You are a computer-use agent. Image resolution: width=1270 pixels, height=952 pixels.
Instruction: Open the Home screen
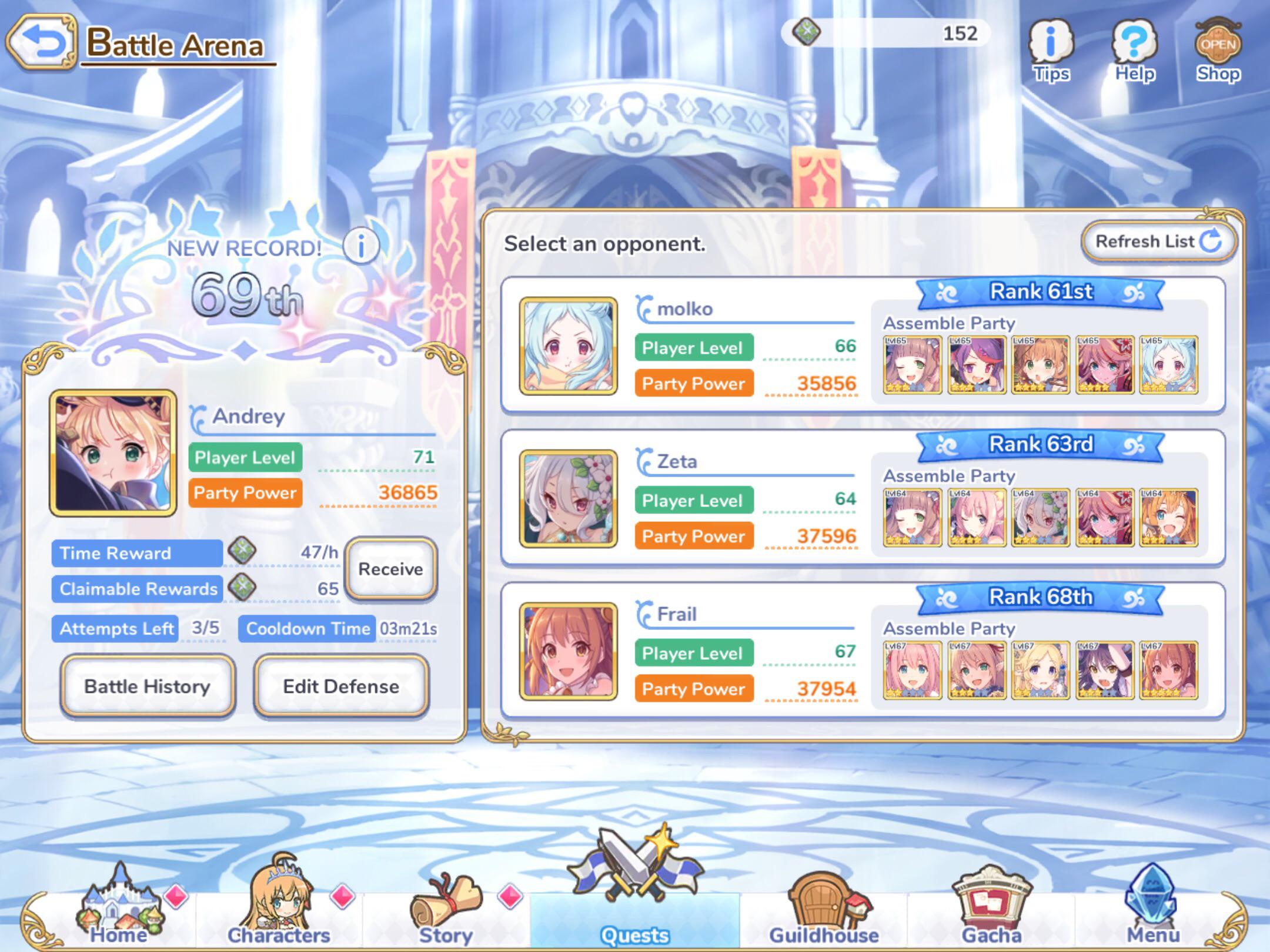tap(119, 911)
